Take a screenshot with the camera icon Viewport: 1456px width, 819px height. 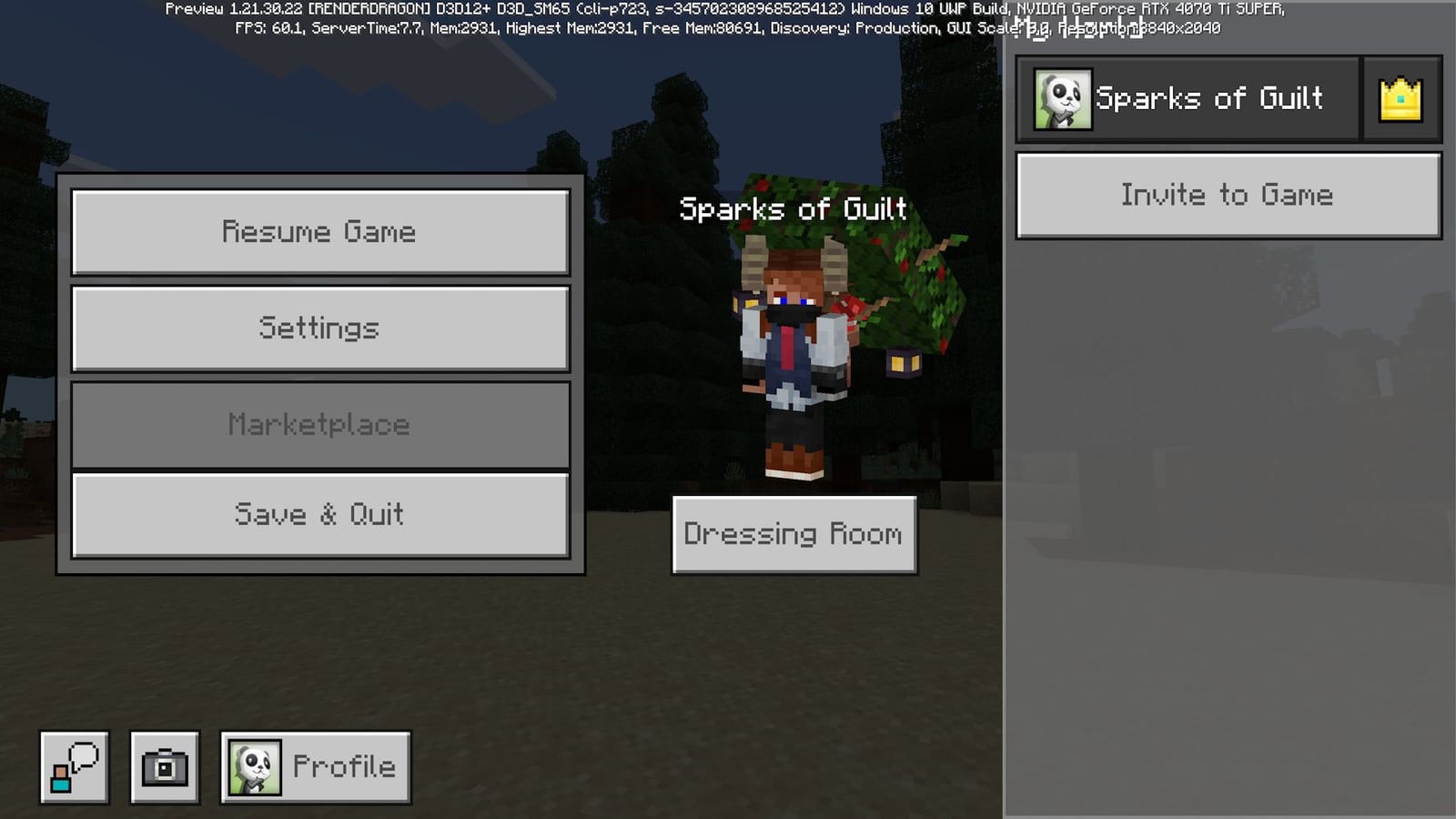pyautogui.click(x=166, y=766)
